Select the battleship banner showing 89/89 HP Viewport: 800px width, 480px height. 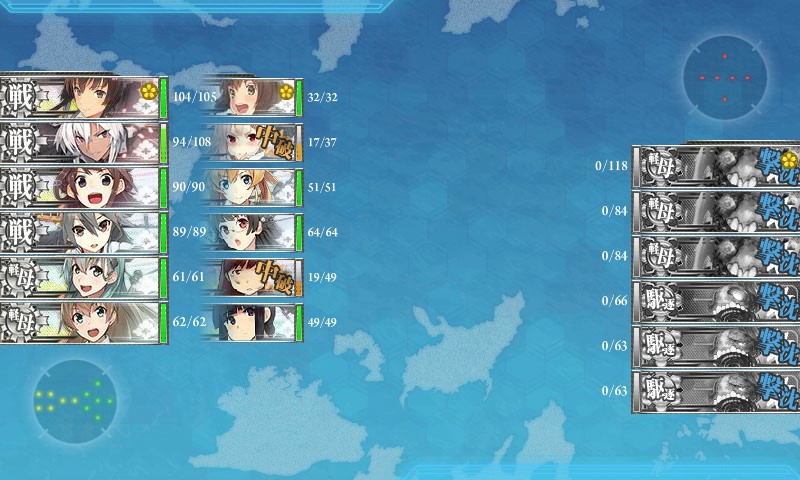80,233
